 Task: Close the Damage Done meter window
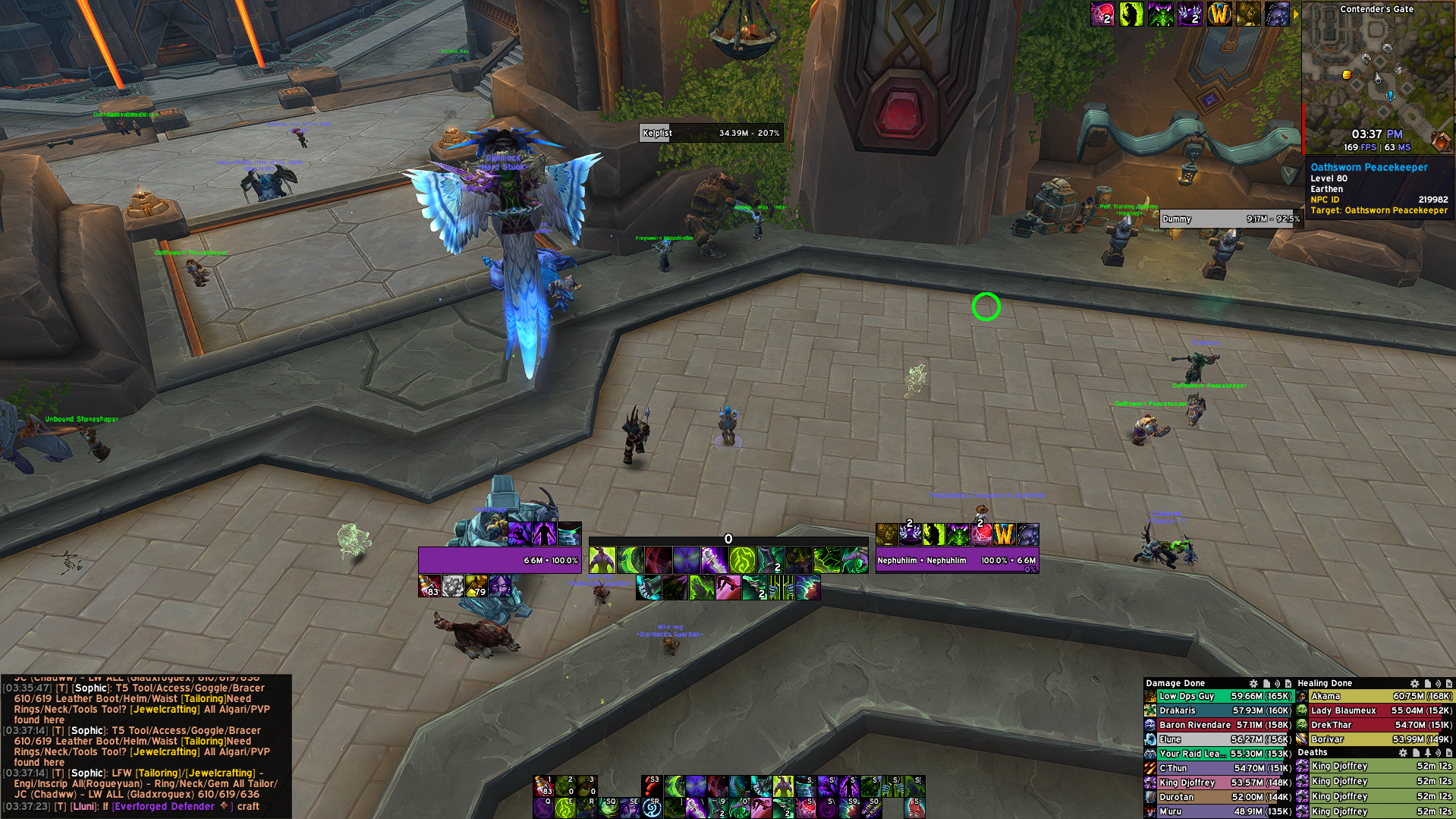1288,684
